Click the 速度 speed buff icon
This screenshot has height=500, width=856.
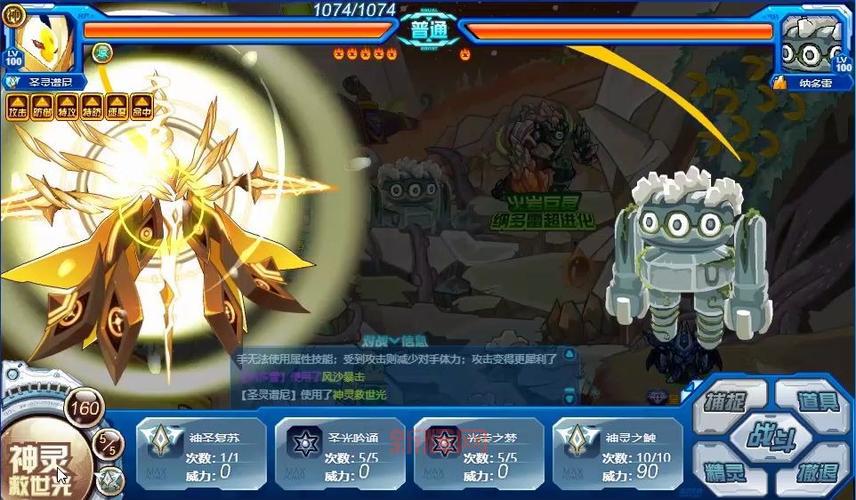[x=117, y=104]
